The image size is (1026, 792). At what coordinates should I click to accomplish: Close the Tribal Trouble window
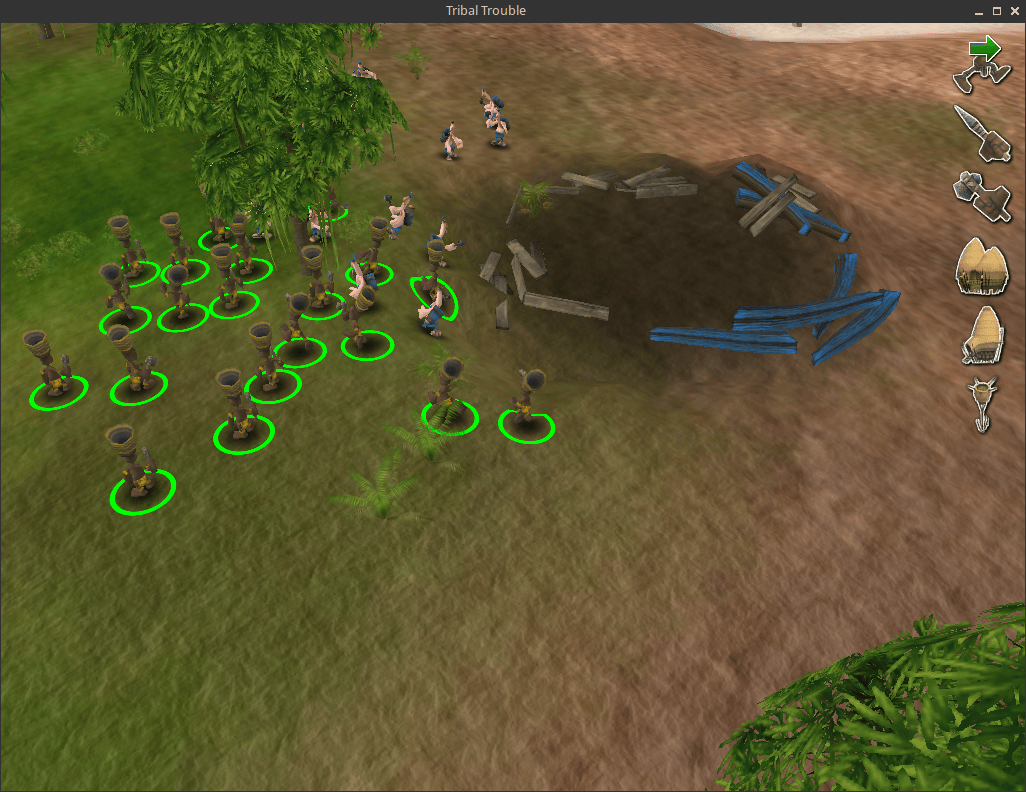tap(1013, 10)
